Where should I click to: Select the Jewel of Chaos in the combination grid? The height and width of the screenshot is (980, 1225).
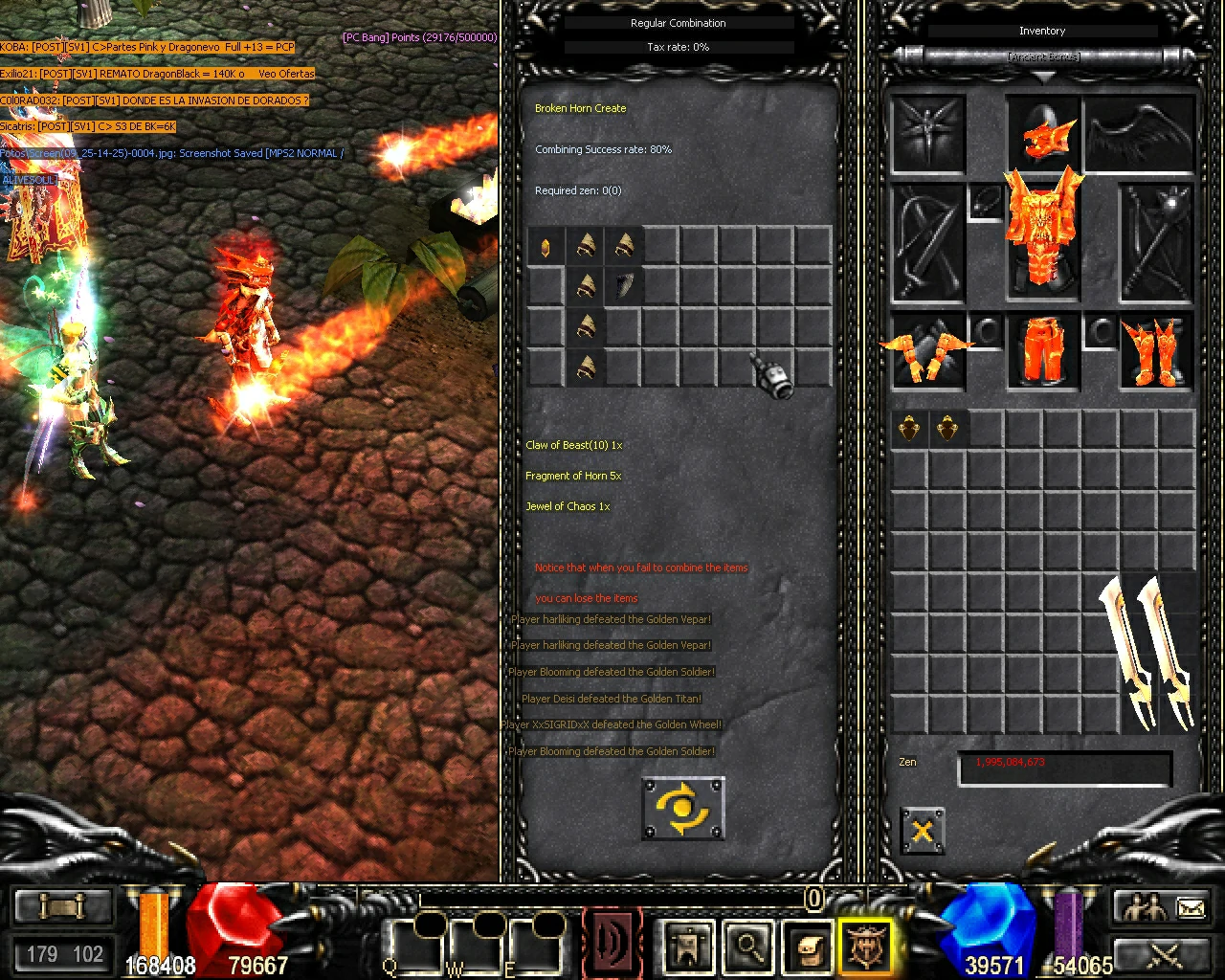click(546, 246)
